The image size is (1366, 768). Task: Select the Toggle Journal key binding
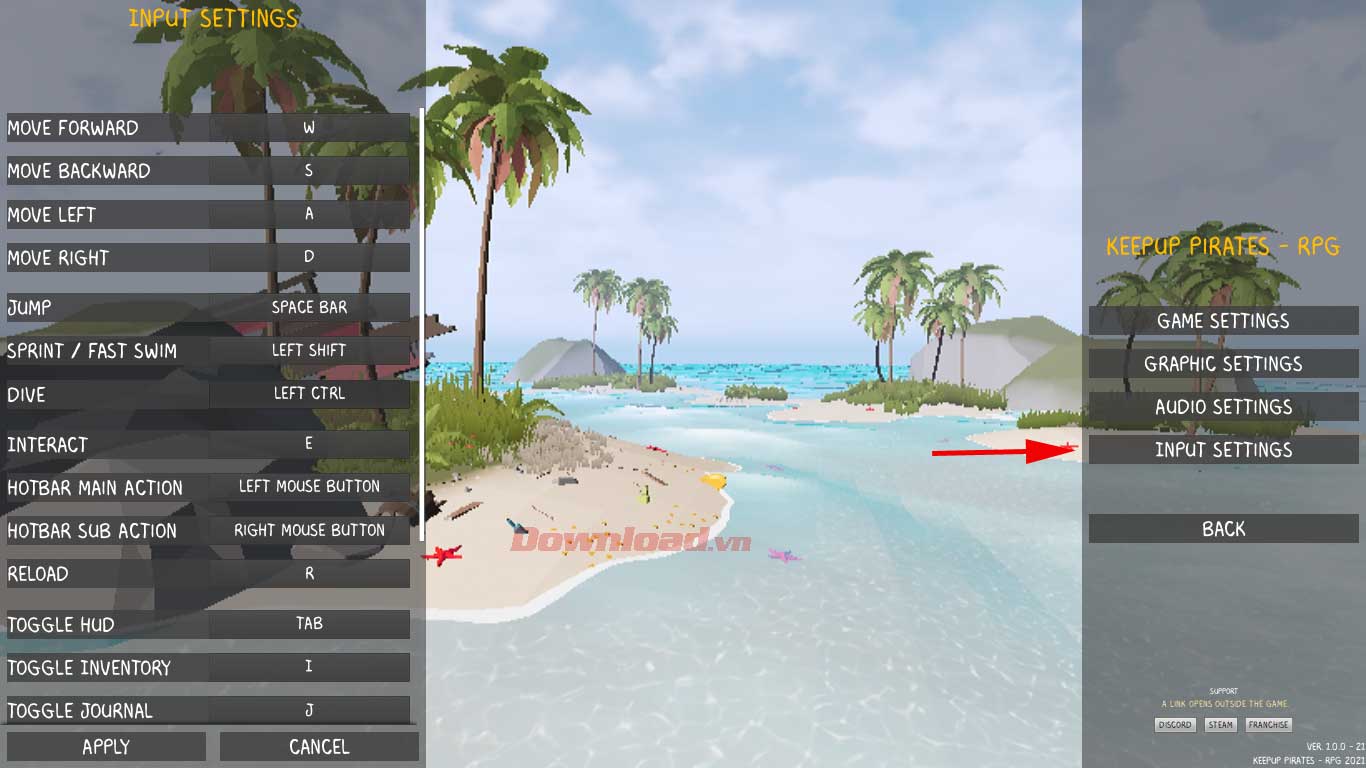310,710
